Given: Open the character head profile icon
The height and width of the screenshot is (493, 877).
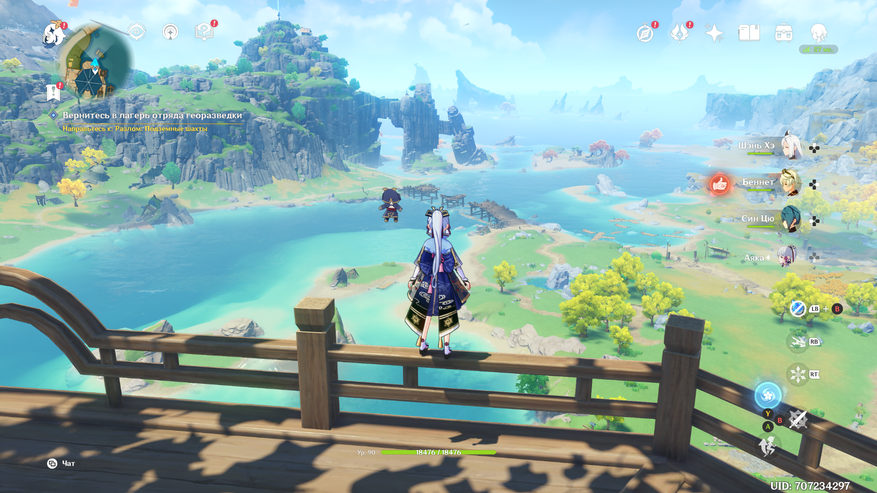Looking at the screenshot, I should click(819, 33).
